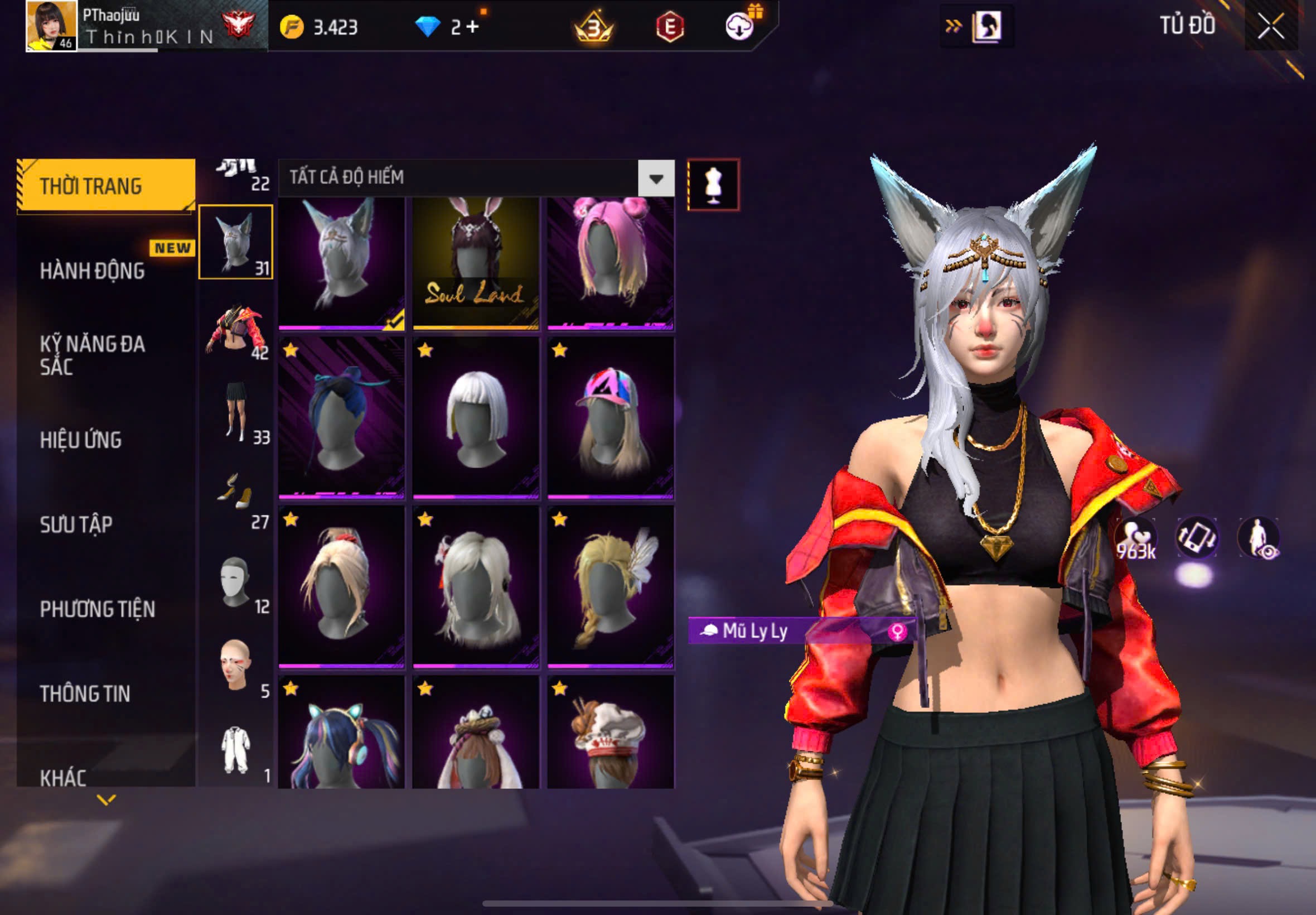
Task: Select the pink baseball cap headwear
Action: [610, 418]
